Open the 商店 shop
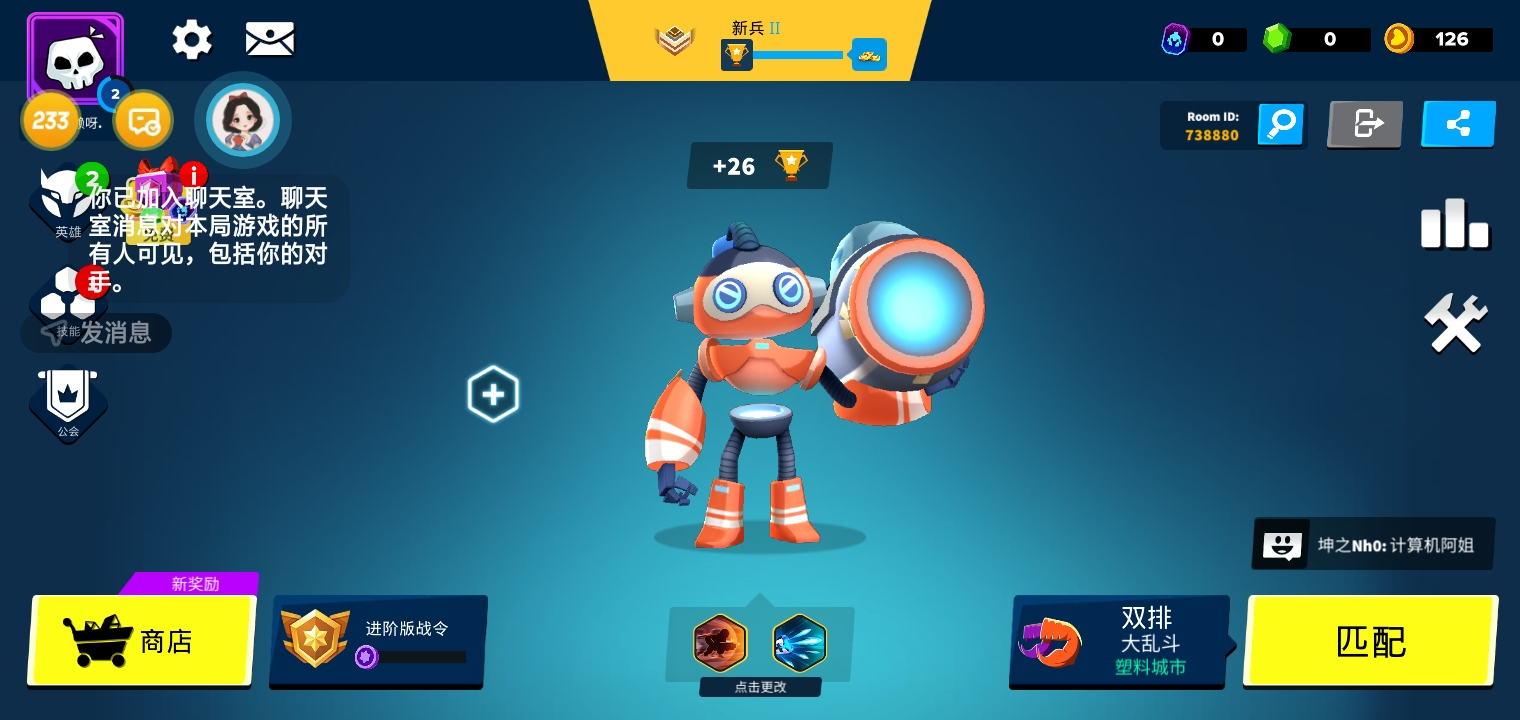The image size is (1520, 720). [x=141, y=641]
